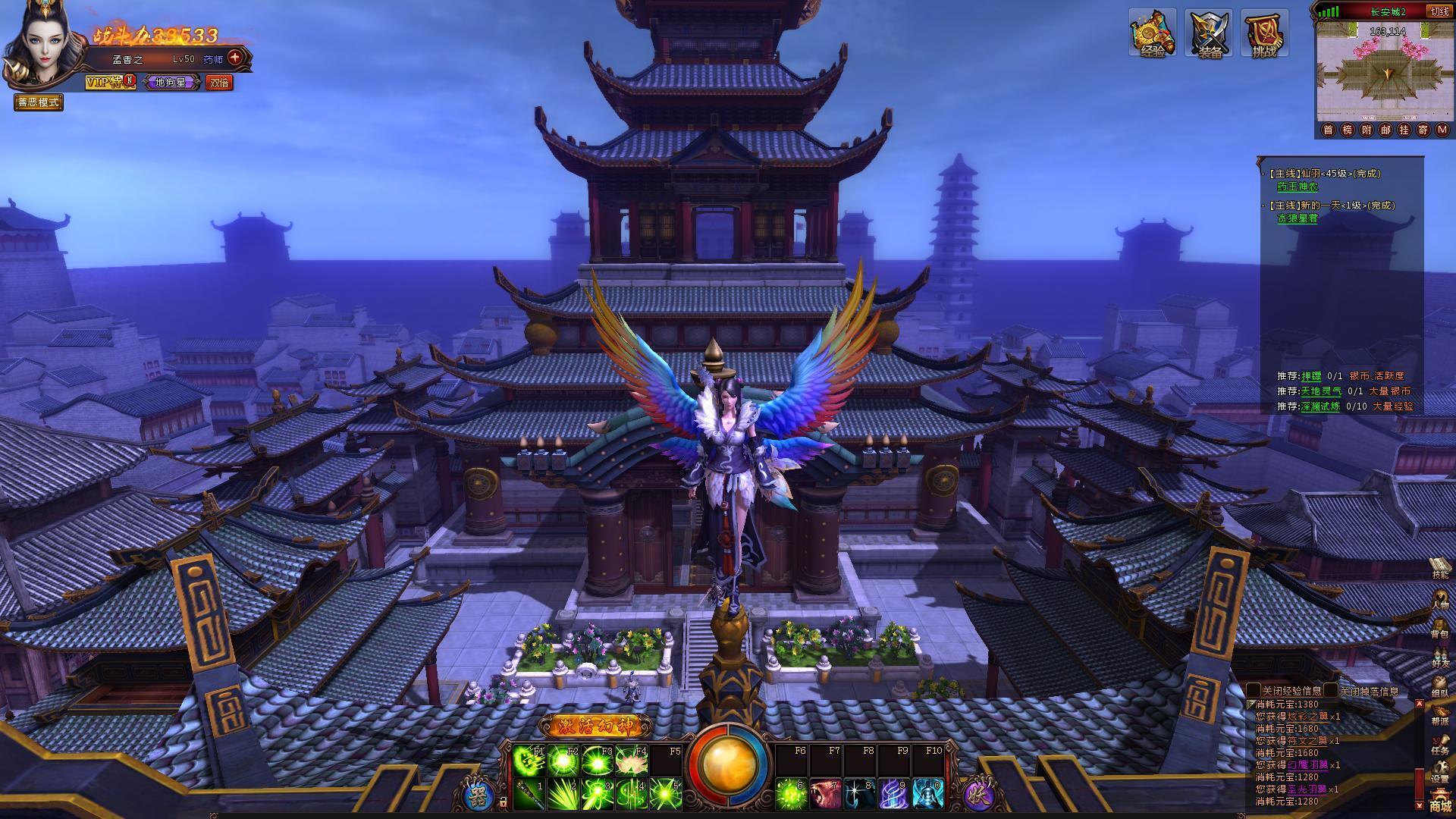This screenshot has width=1456, height=819.
Task: Click the 激活幻神 activation button
Action: click(x=595, y=726)
